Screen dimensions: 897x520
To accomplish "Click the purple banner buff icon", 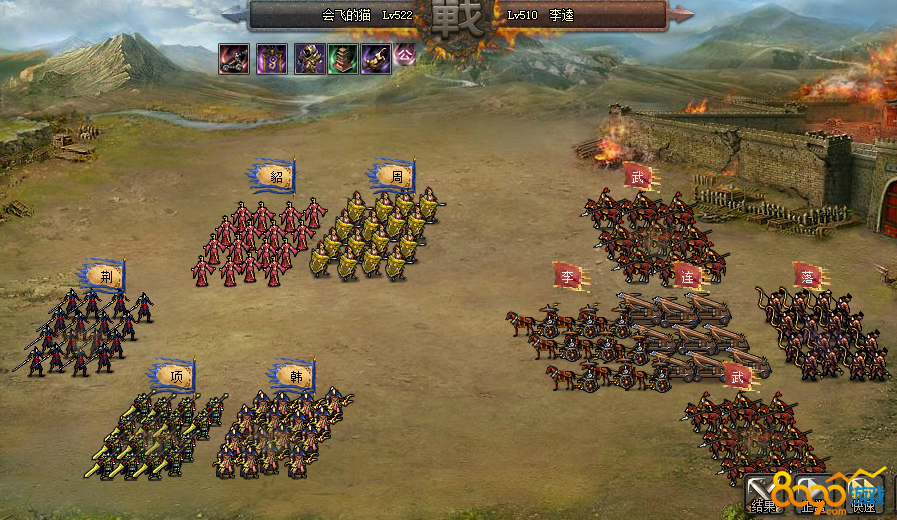I will (x=272, y=59).
